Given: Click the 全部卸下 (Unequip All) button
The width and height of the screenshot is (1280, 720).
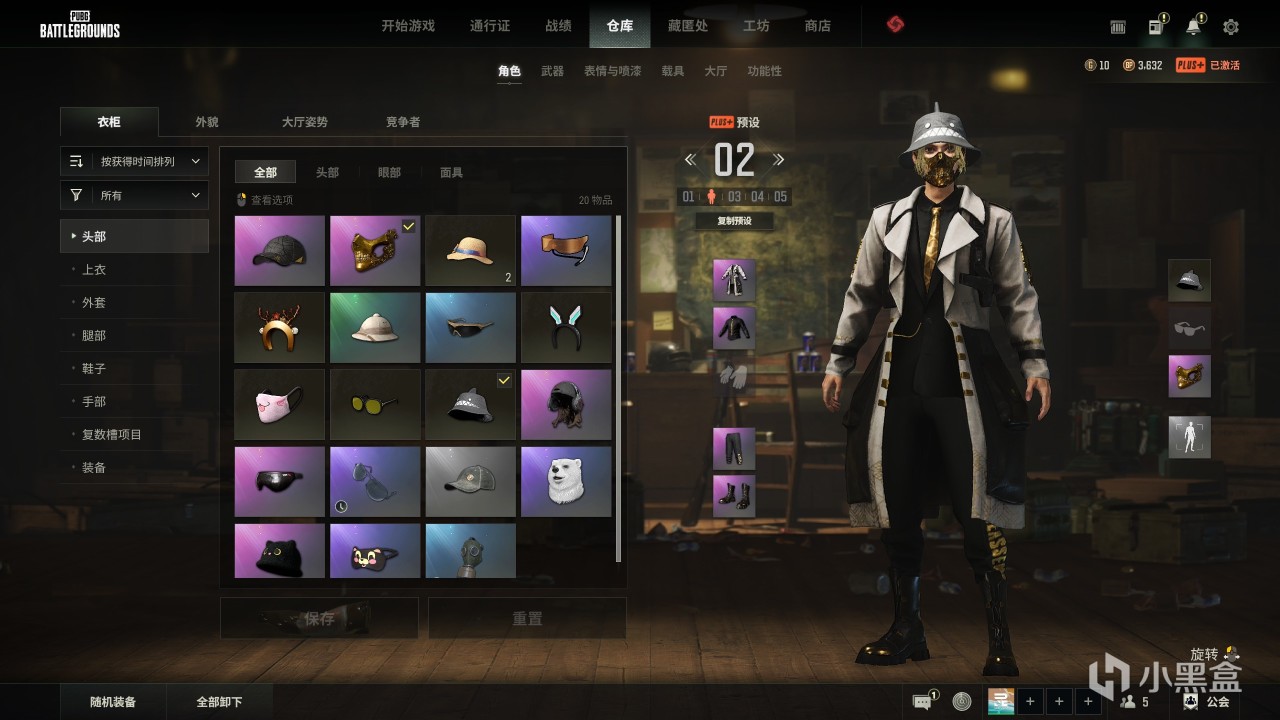Looking at the screenshot, I should [220, 702].
